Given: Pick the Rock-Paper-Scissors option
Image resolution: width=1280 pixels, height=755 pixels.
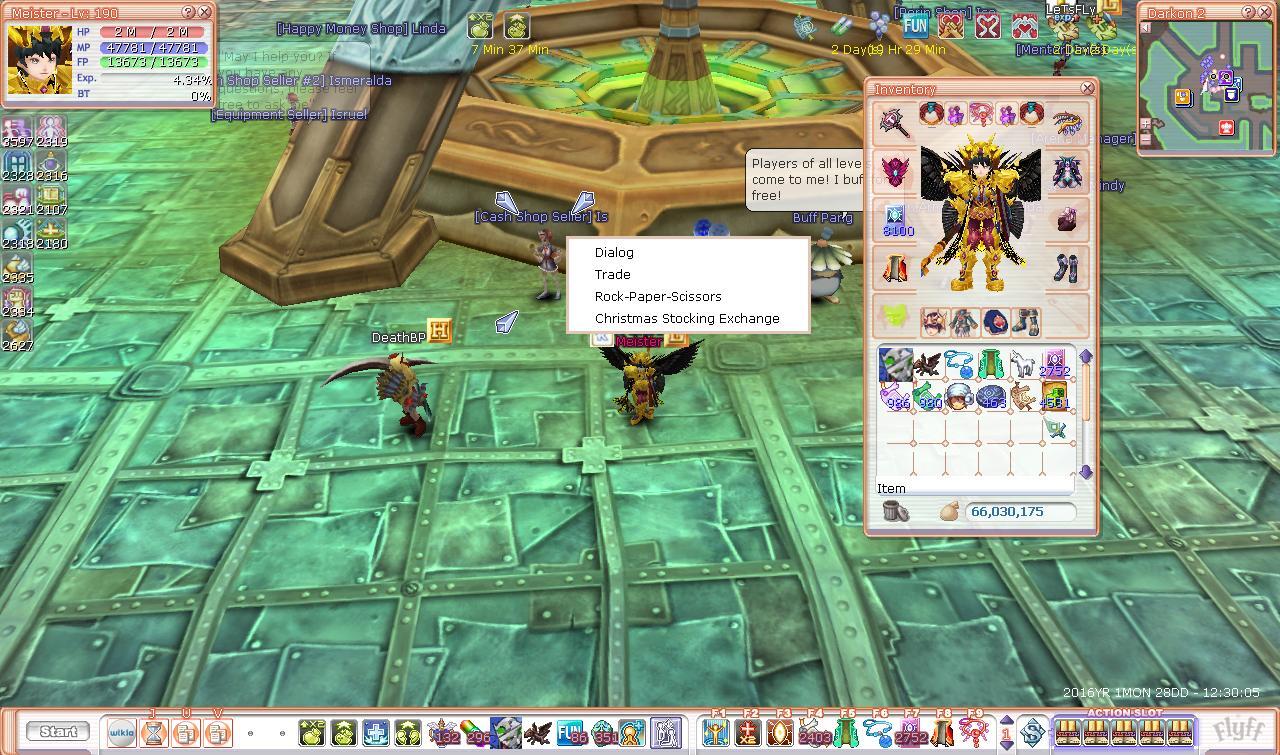Looking at the screenshot, I should click(x=657, y=297).
